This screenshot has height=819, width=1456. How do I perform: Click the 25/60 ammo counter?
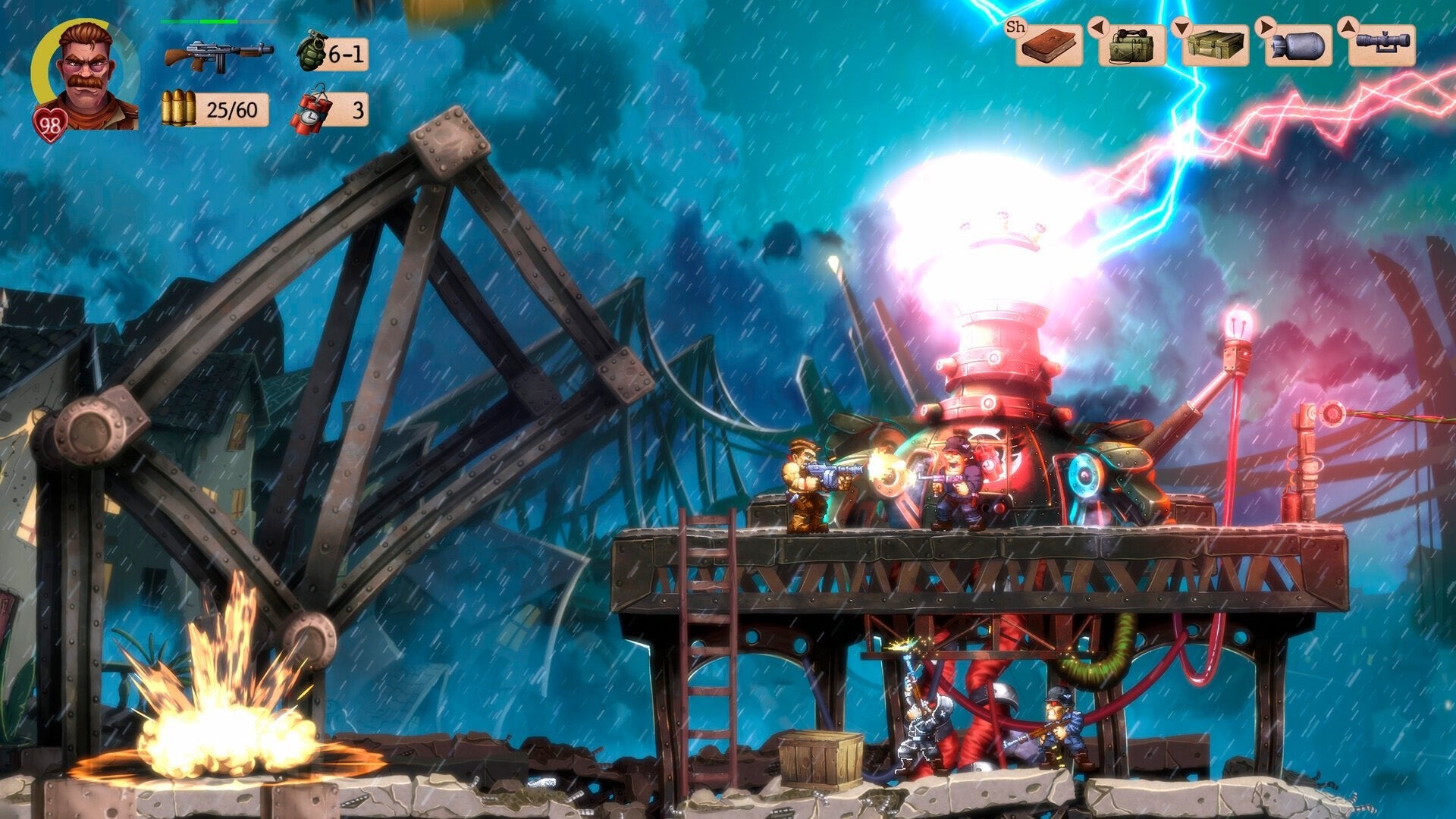pyautogui.click(x=231, y=111)
